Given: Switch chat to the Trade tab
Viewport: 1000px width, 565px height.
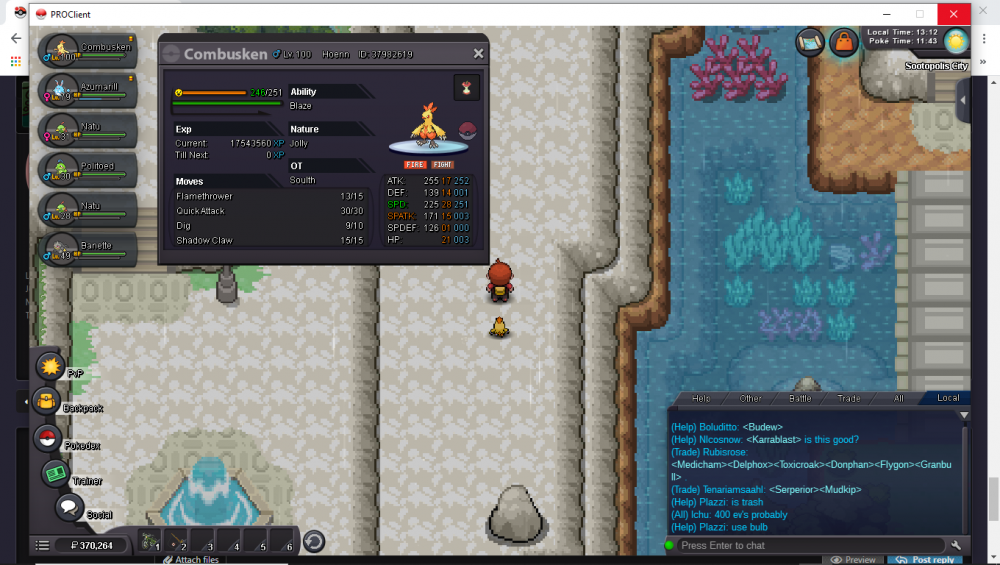Looking at the screenshot, I should pyautogui.click(x=848, y=398).
